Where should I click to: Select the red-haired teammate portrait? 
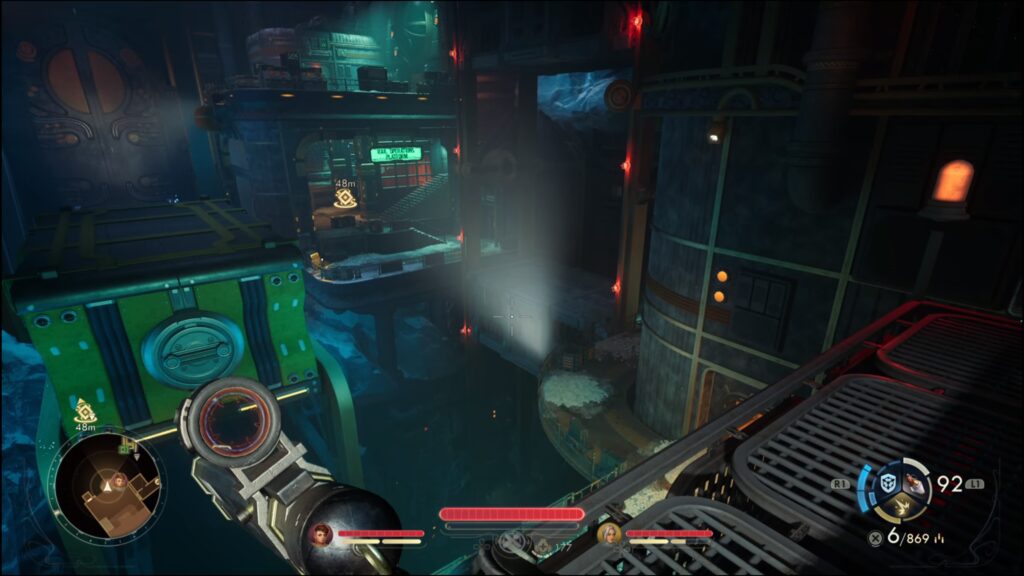click(x=322, y=534)
